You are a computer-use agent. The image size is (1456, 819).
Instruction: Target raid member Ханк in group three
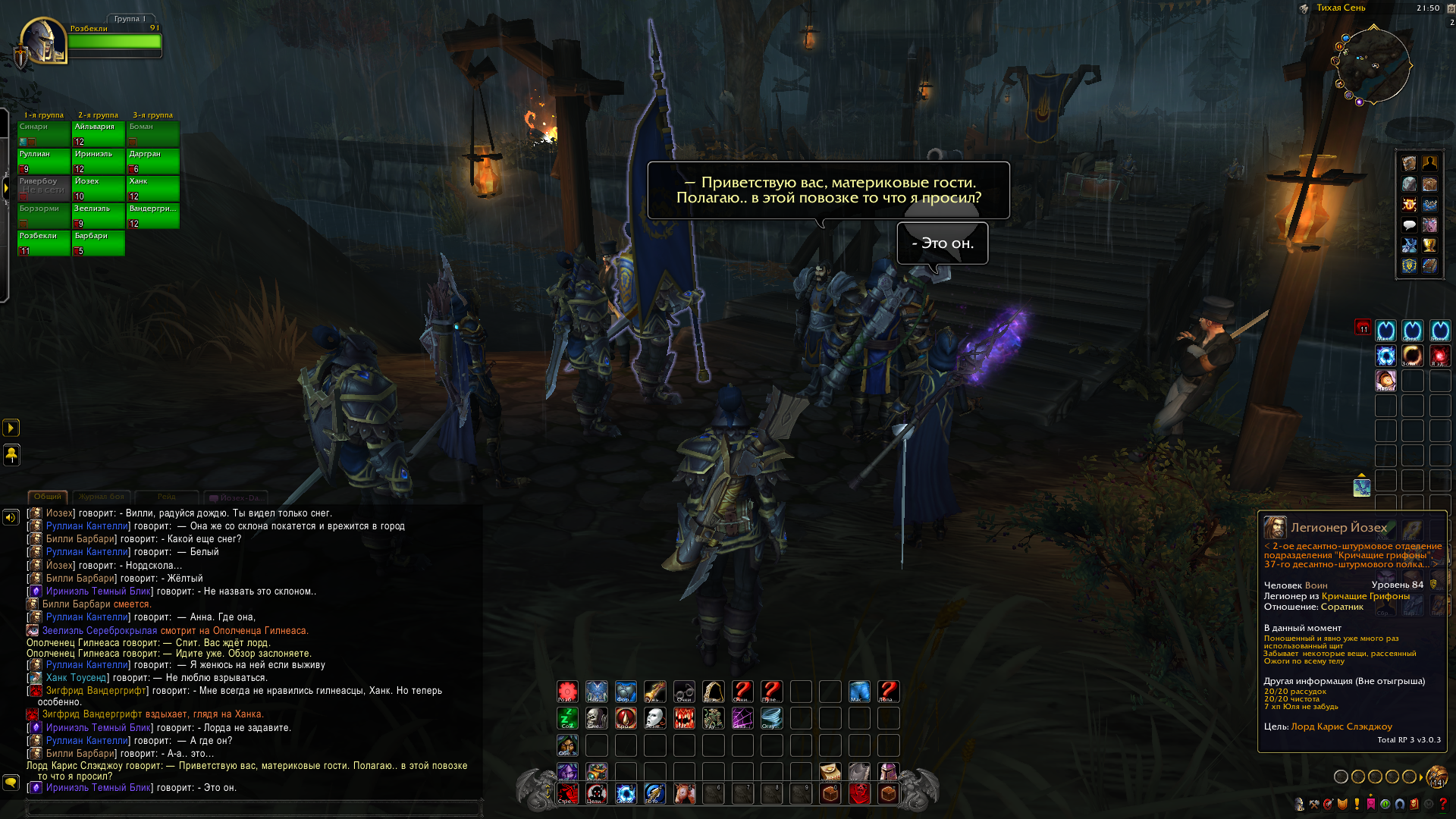(152, 188)
